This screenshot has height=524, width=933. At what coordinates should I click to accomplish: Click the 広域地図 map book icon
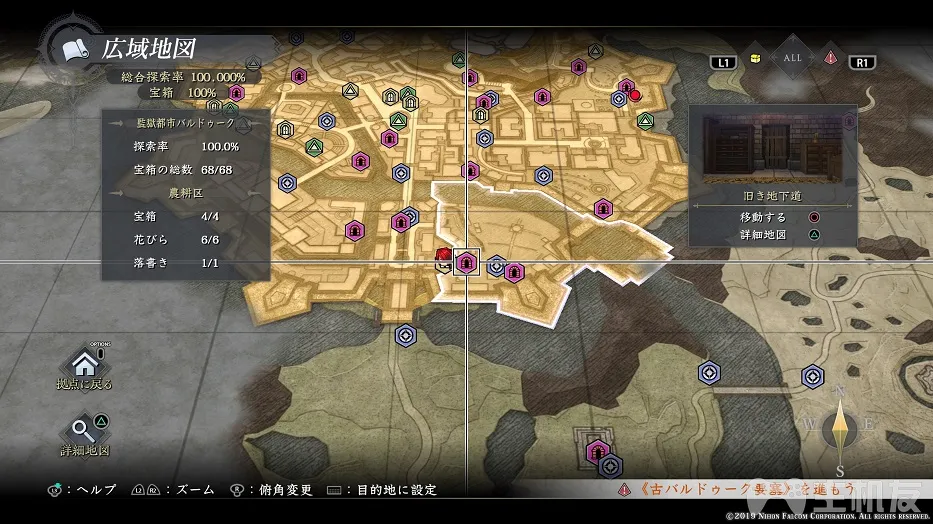point(73,48)
